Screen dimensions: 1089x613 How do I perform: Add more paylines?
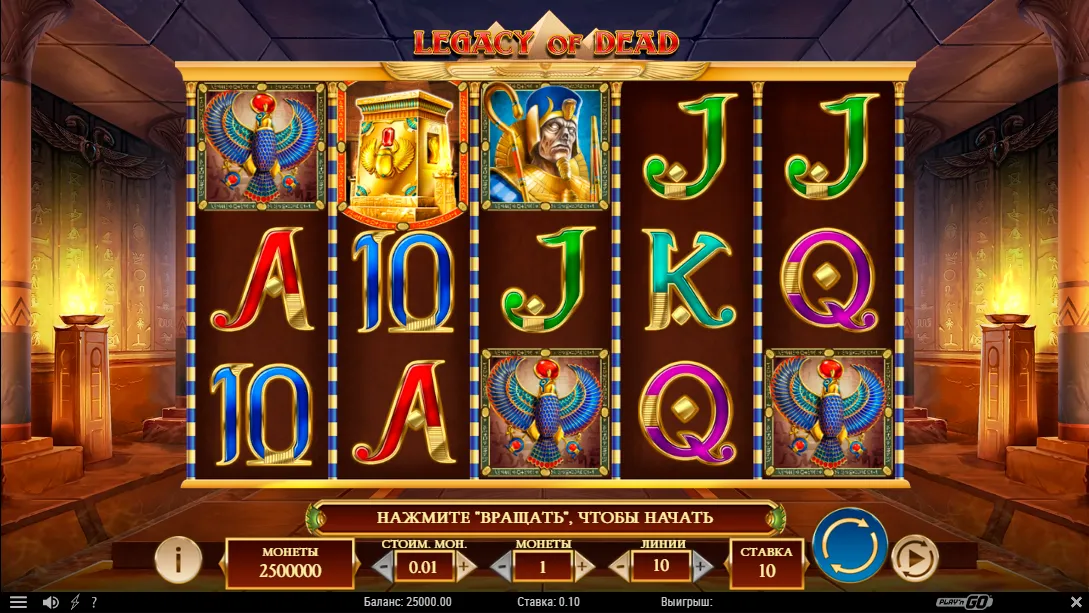click(x=701, y=566)
